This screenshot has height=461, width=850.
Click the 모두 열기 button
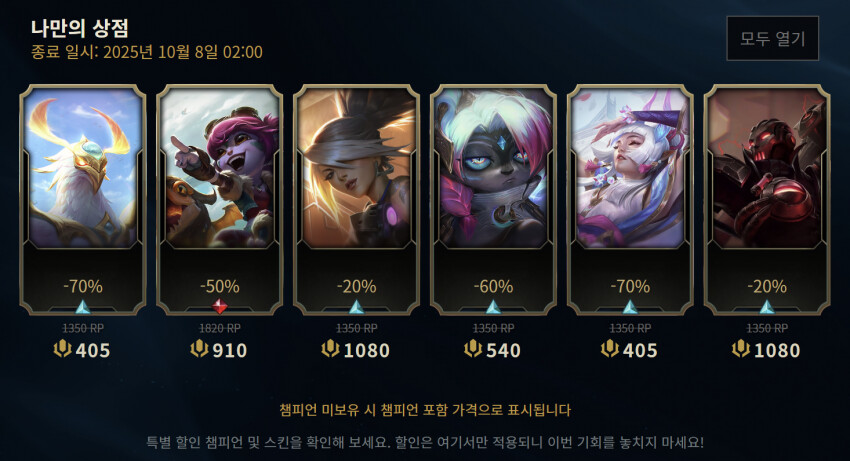coord(772,39)
